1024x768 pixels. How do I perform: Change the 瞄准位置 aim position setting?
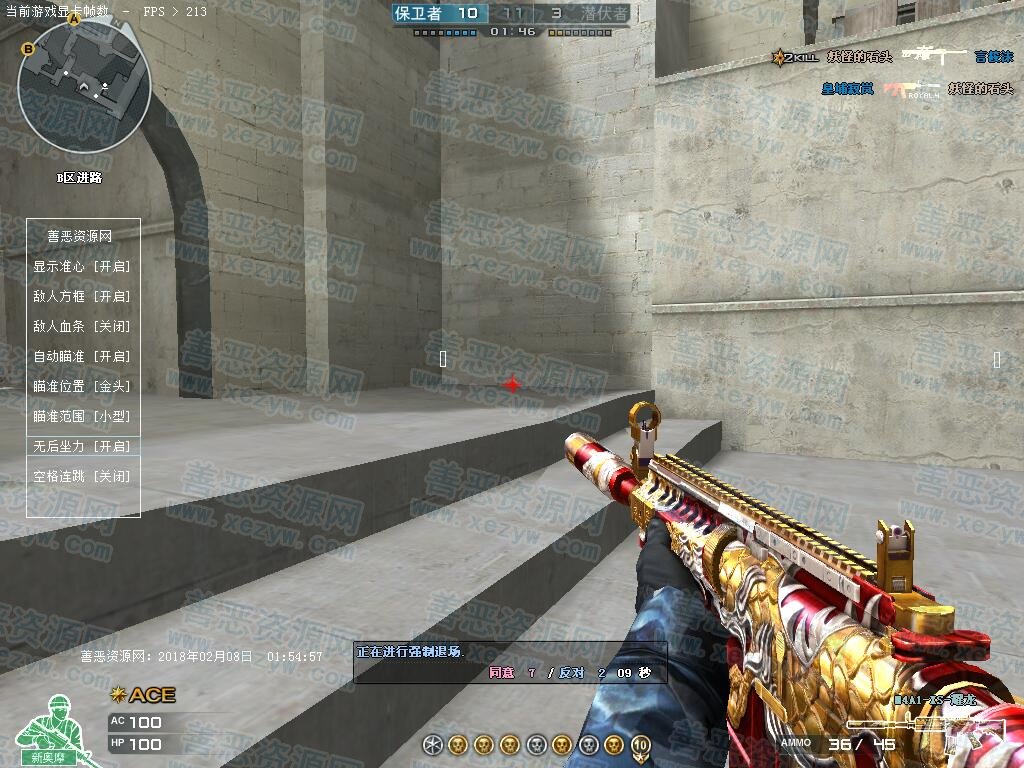(82, 386)
